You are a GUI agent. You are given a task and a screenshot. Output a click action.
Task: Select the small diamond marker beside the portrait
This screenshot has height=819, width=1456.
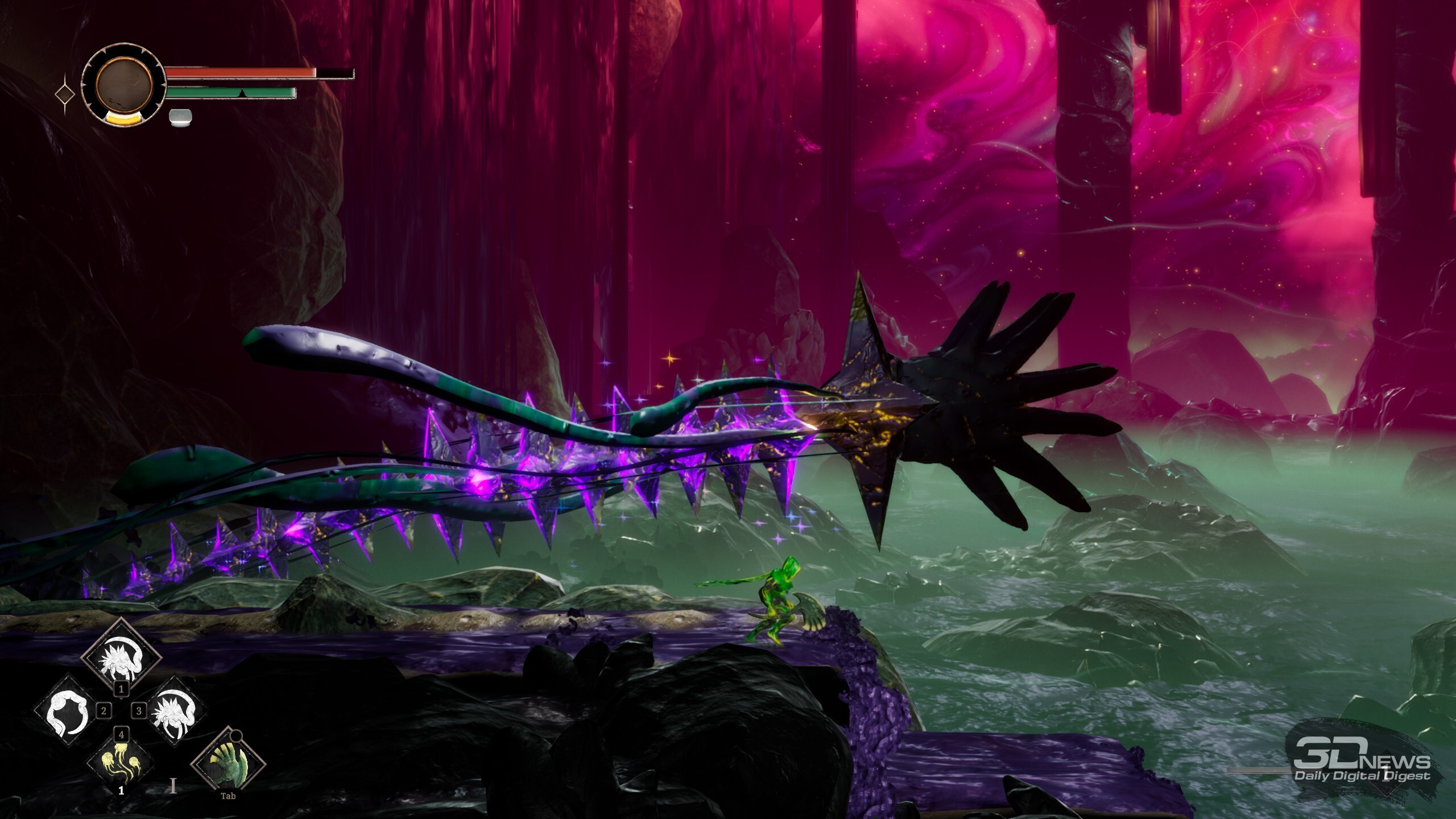tap(65, 94)
